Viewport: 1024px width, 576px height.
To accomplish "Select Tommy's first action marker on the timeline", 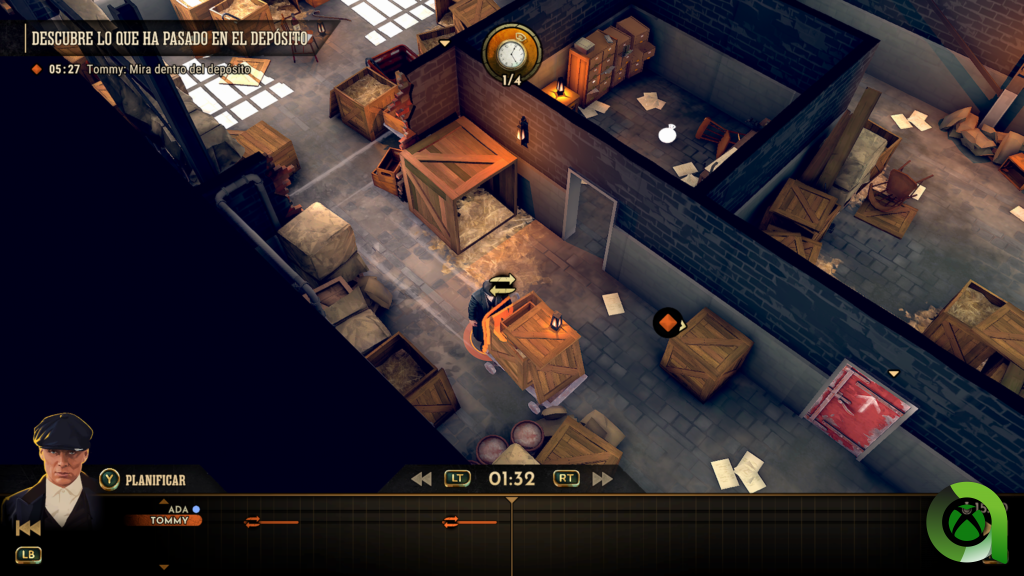I will pos(252,521).
